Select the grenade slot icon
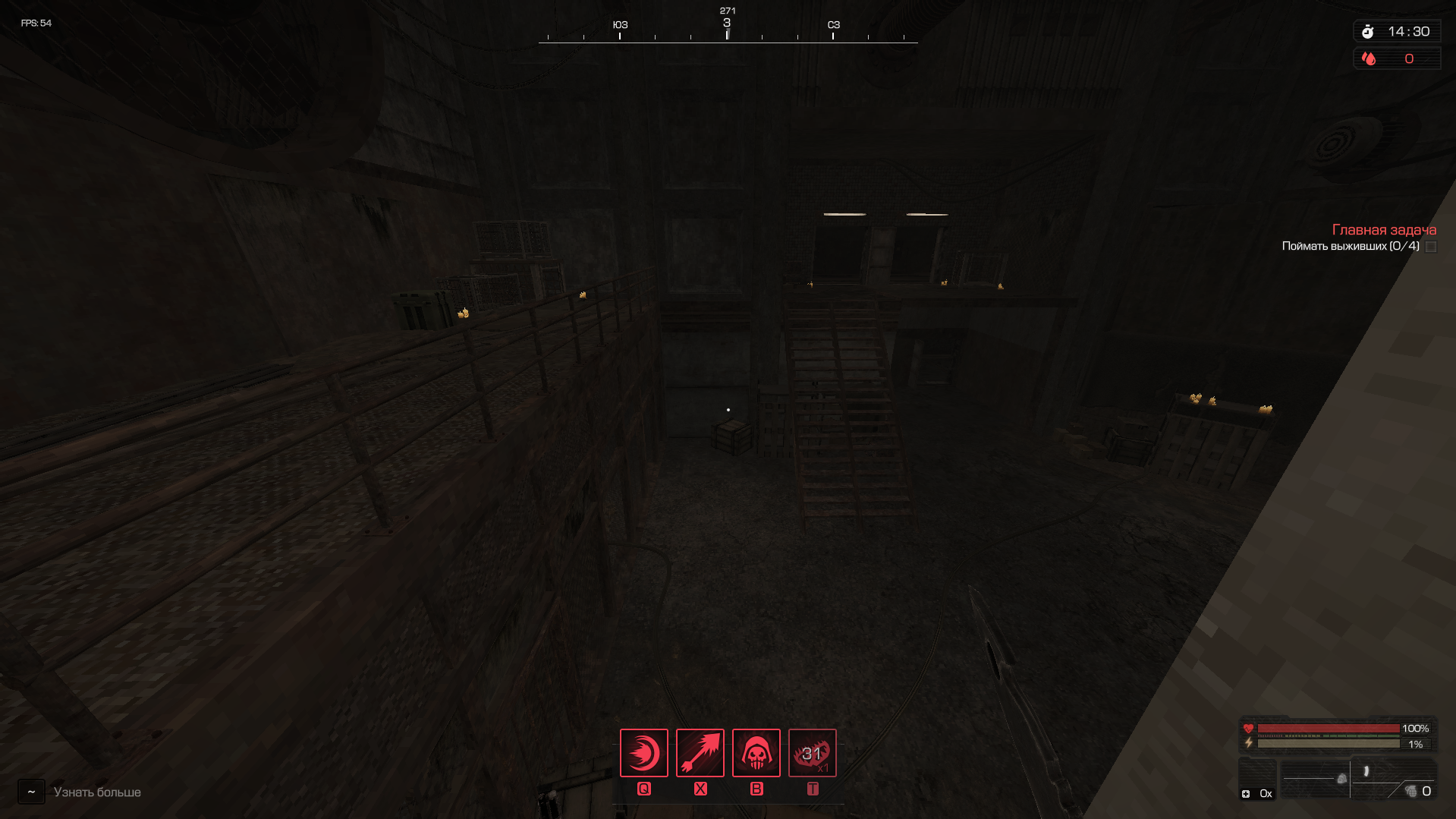 point(1411,792)
